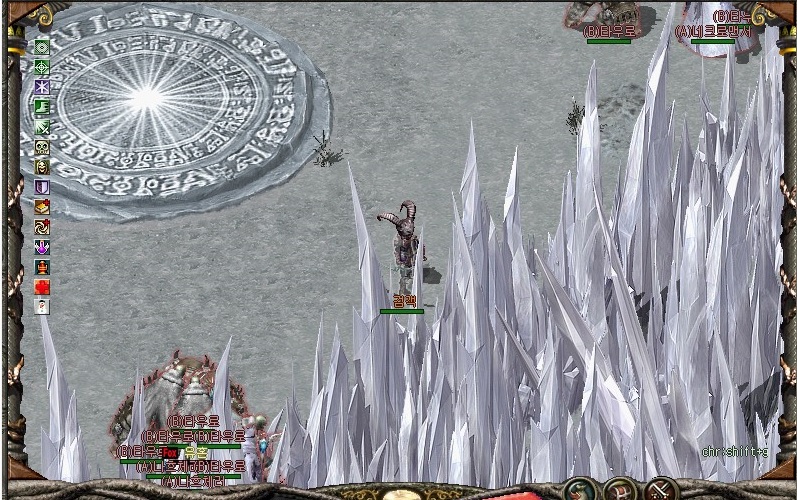Select the purple potion flask icon
This screenshot has width=797, height=500.
42,247
